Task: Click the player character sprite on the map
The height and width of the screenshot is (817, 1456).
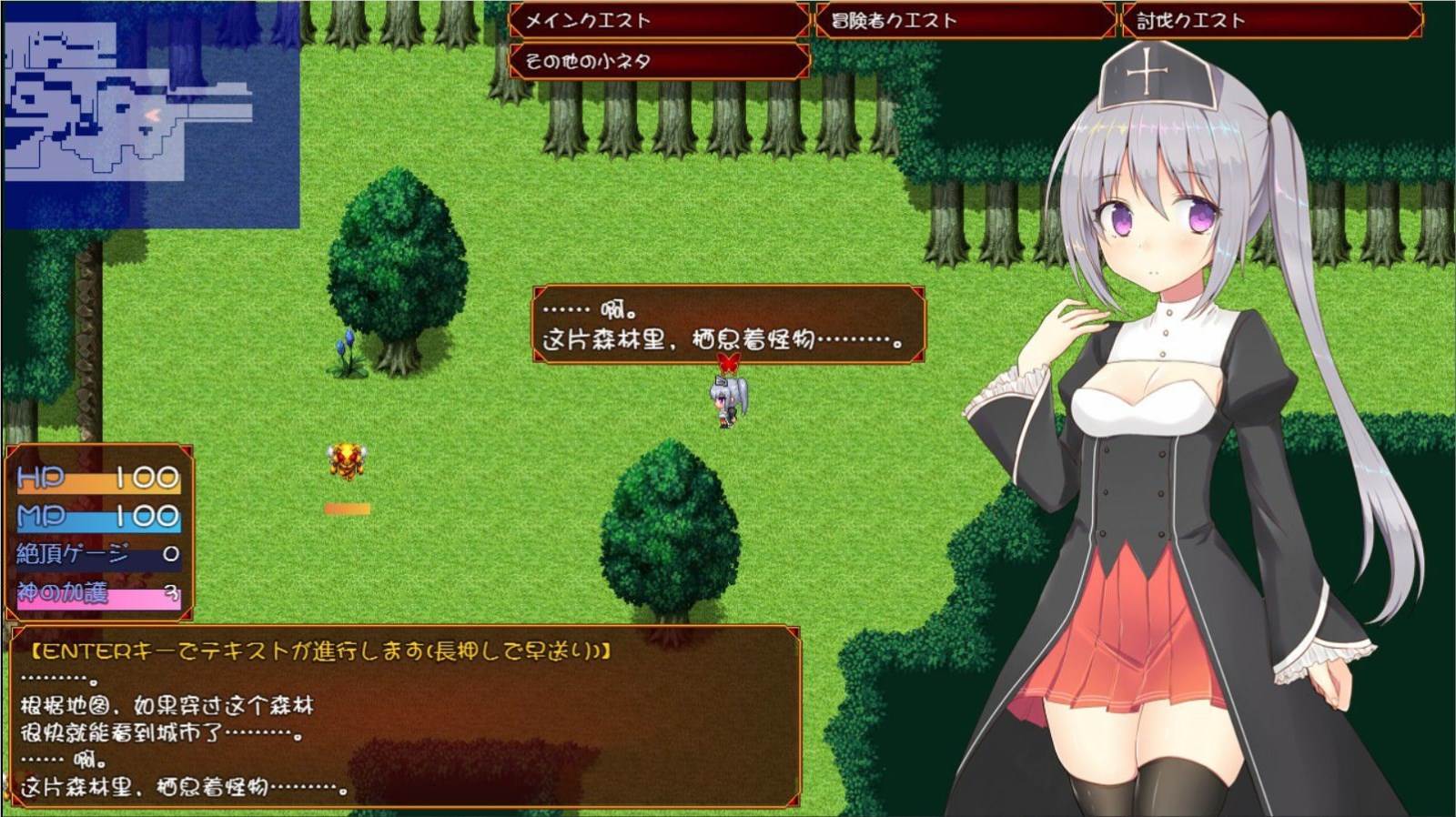Action: [x=726, y=402]
